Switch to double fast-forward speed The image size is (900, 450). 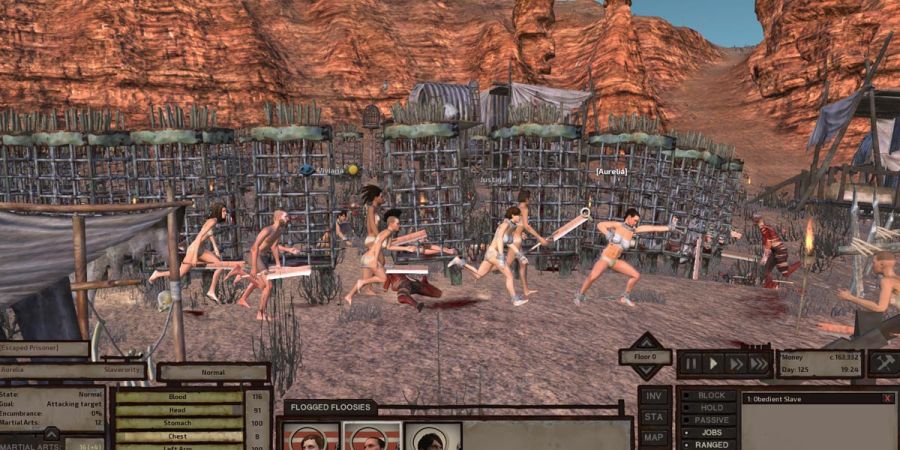coord(737,363)
